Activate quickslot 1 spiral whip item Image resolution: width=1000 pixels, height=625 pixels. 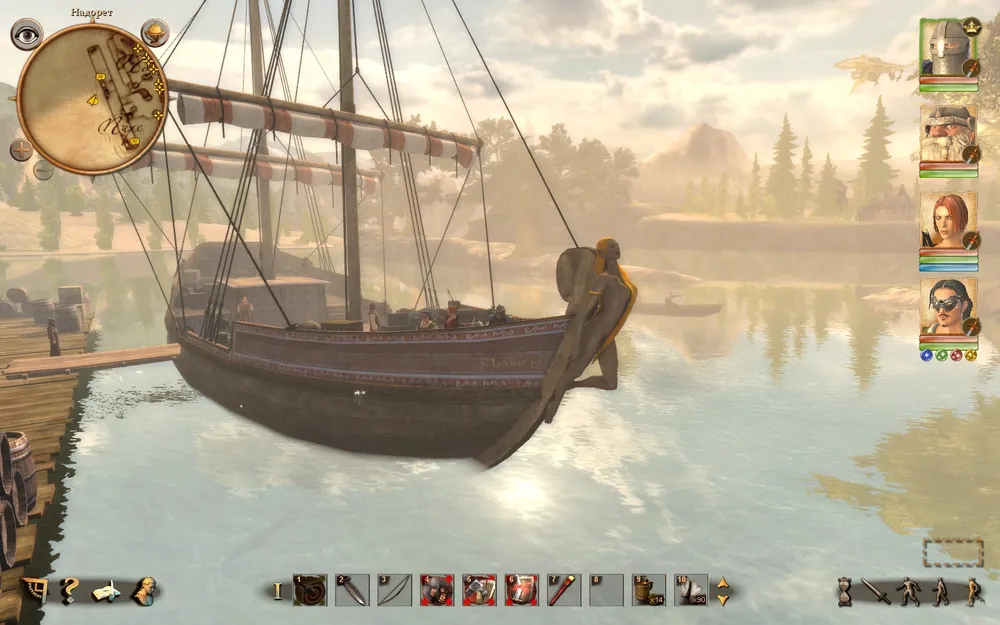point(310,590)
